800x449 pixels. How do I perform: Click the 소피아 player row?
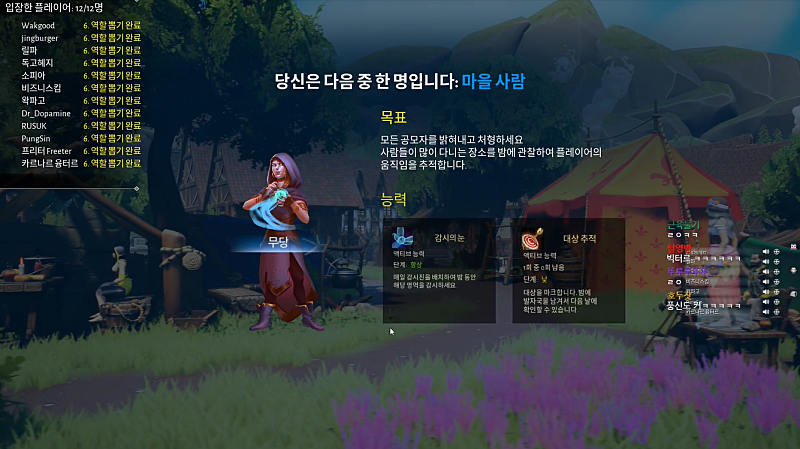33,75
